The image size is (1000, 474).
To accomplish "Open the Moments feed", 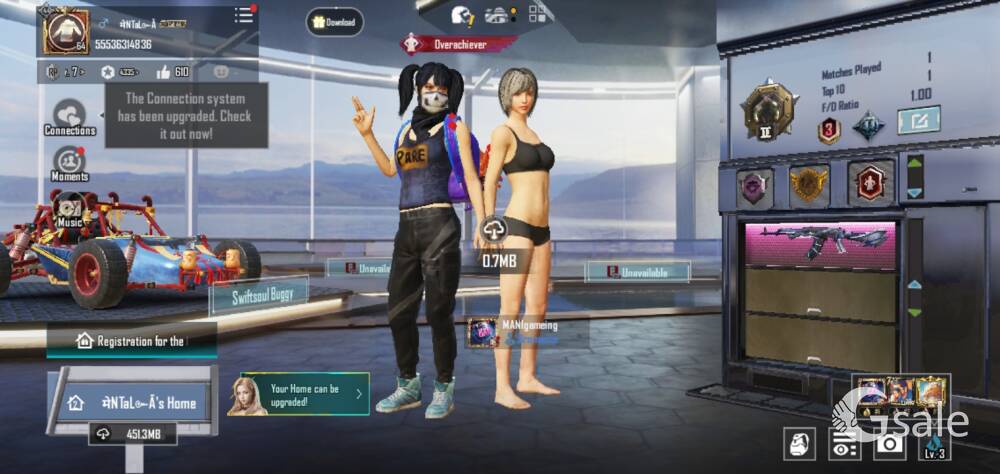I will click(x=69, y=164).
